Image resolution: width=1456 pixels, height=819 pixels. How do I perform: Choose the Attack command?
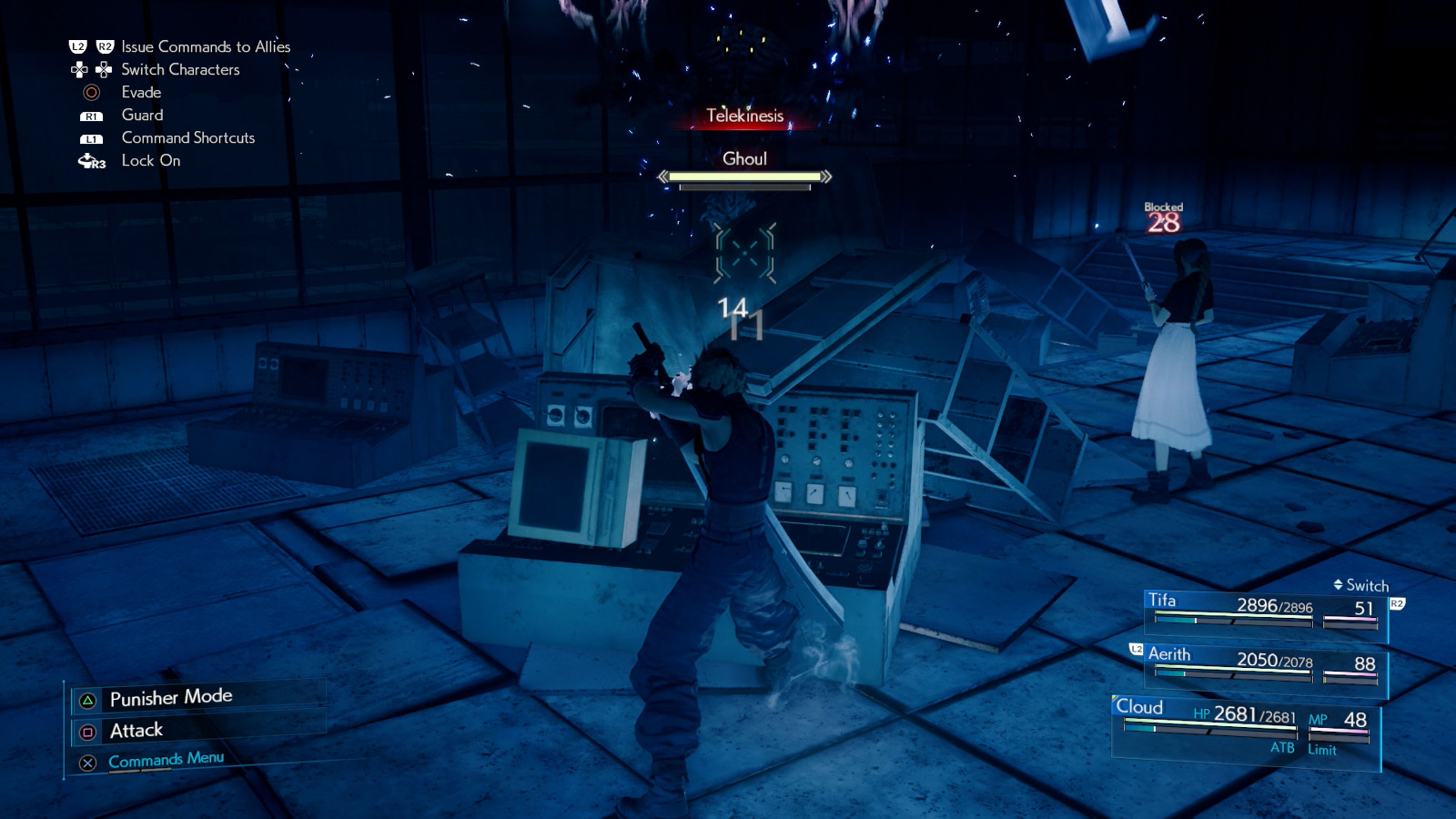click(136, 731)
